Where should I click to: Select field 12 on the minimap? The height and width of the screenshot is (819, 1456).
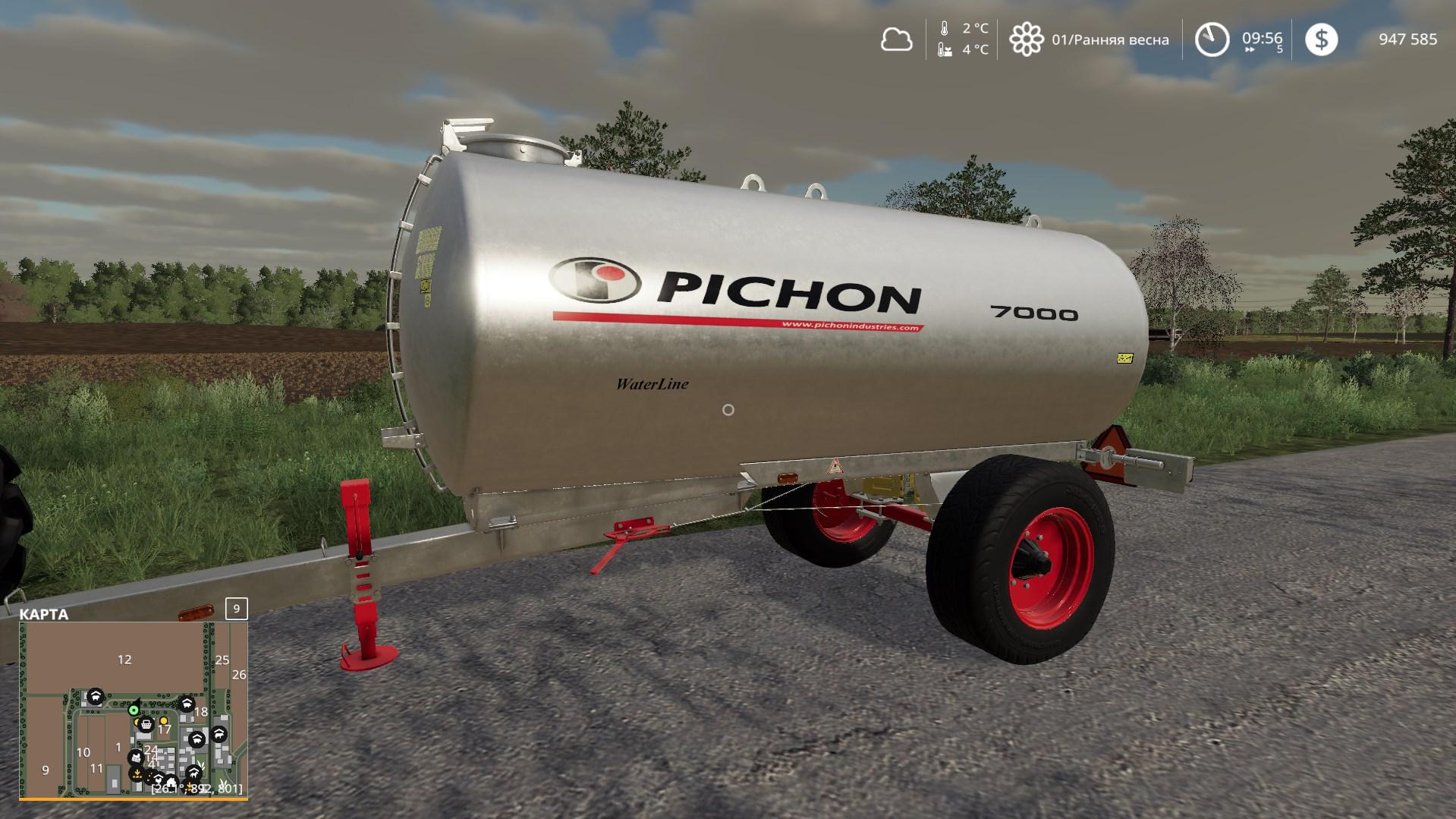124,660
